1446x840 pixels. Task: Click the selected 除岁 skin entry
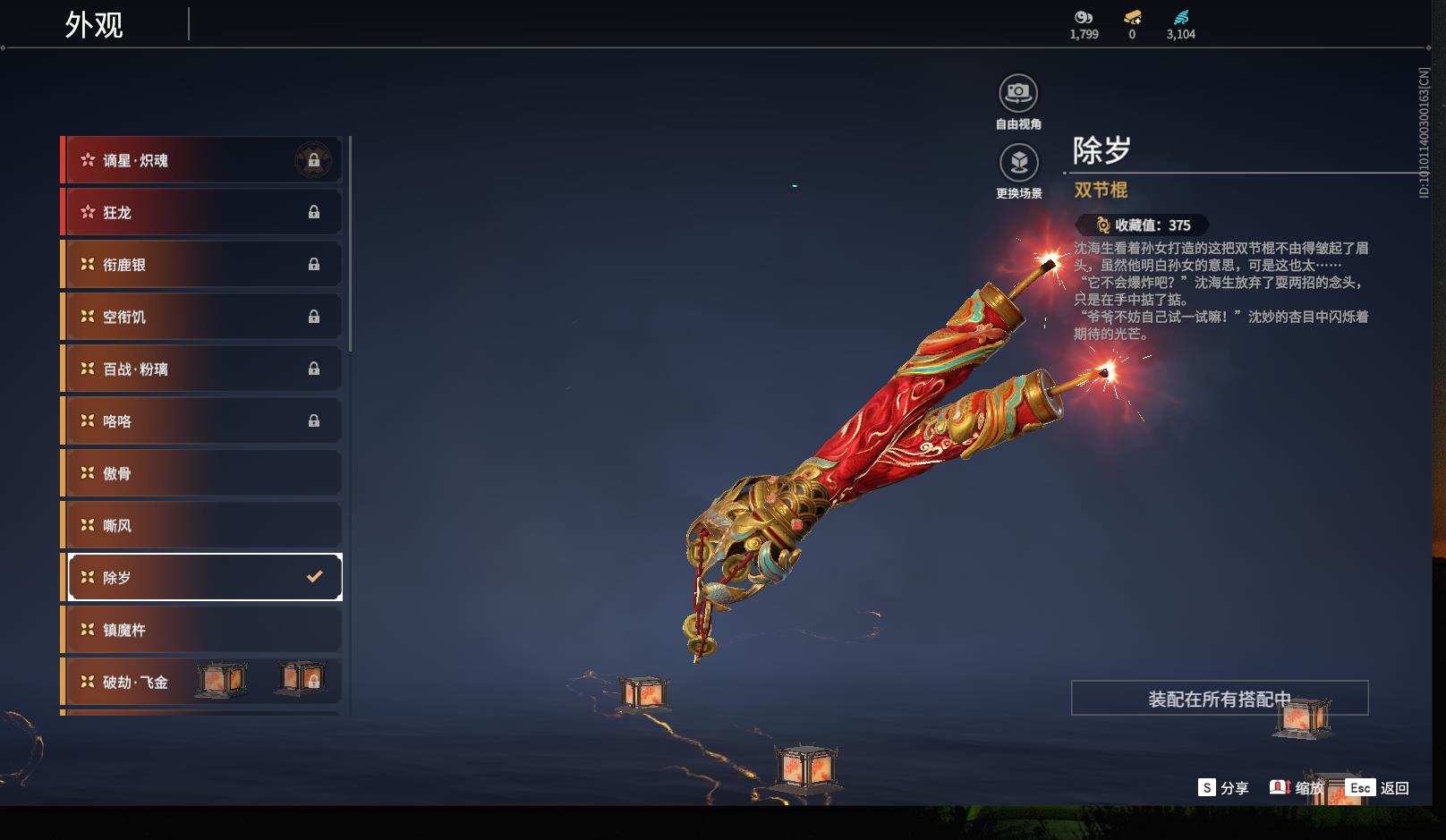coord(205,577)
